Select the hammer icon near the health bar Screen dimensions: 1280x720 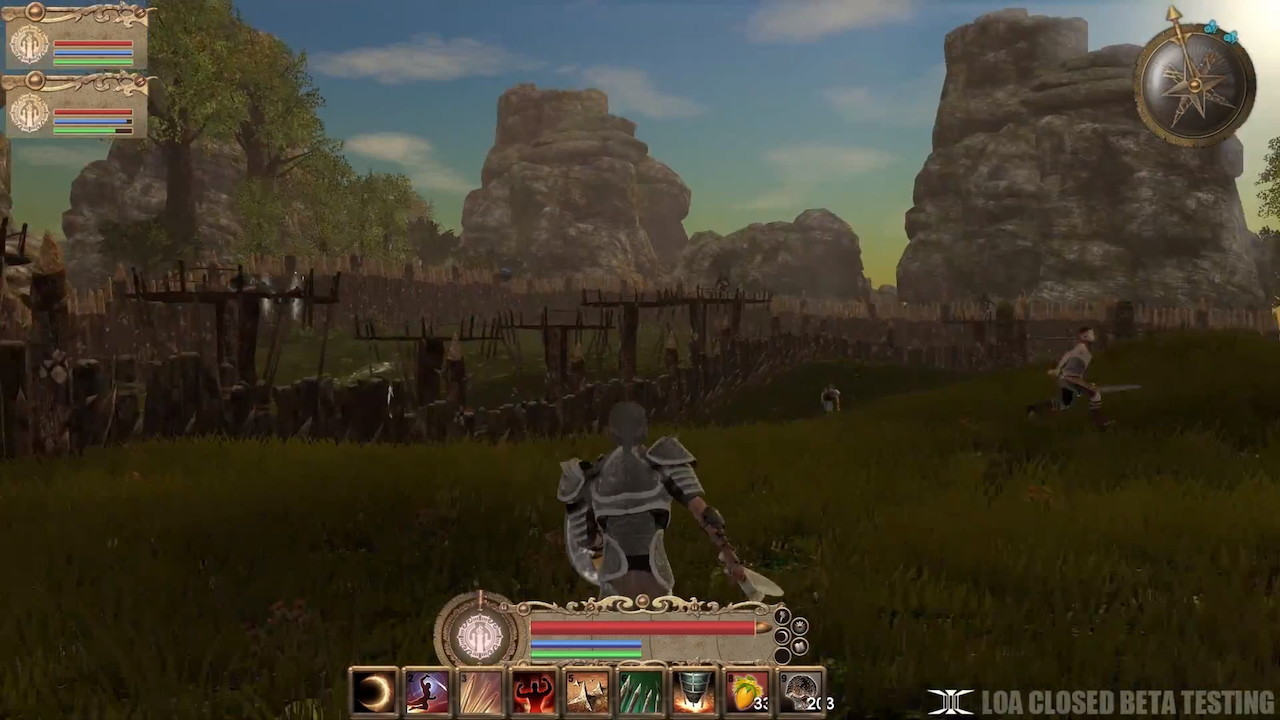click(783, 616)
